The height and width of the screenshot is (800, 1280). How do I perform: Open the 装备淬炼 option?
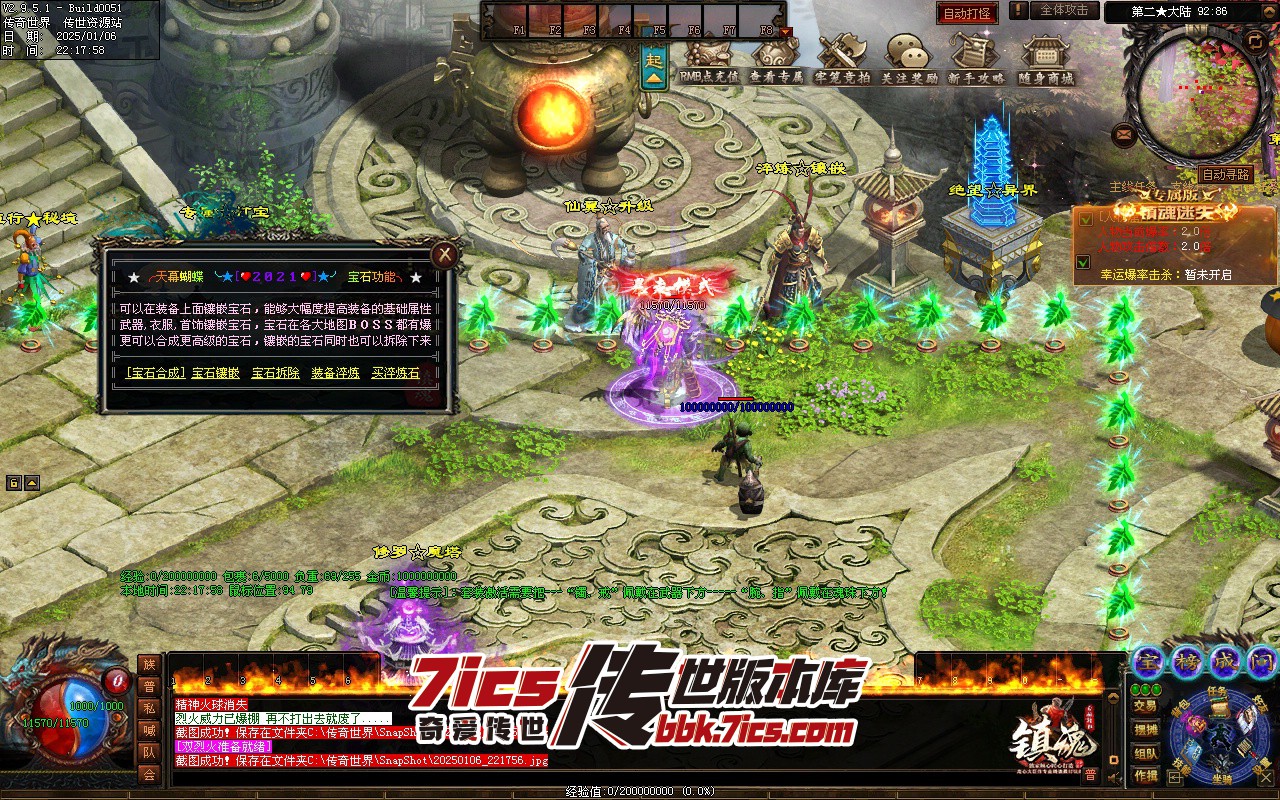pos(335,373)
